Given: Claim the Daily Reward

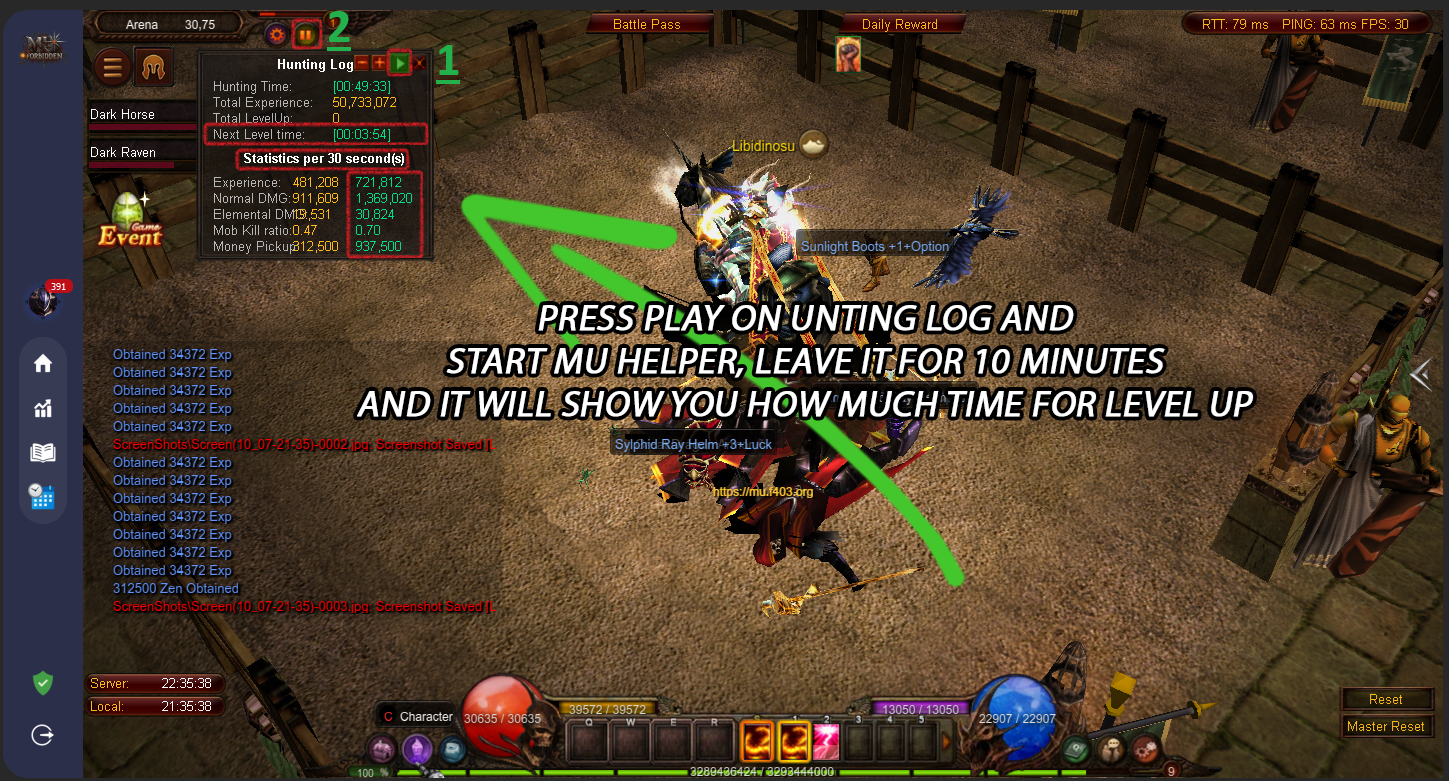Looking at the screenshot, I should coord(899,24).
